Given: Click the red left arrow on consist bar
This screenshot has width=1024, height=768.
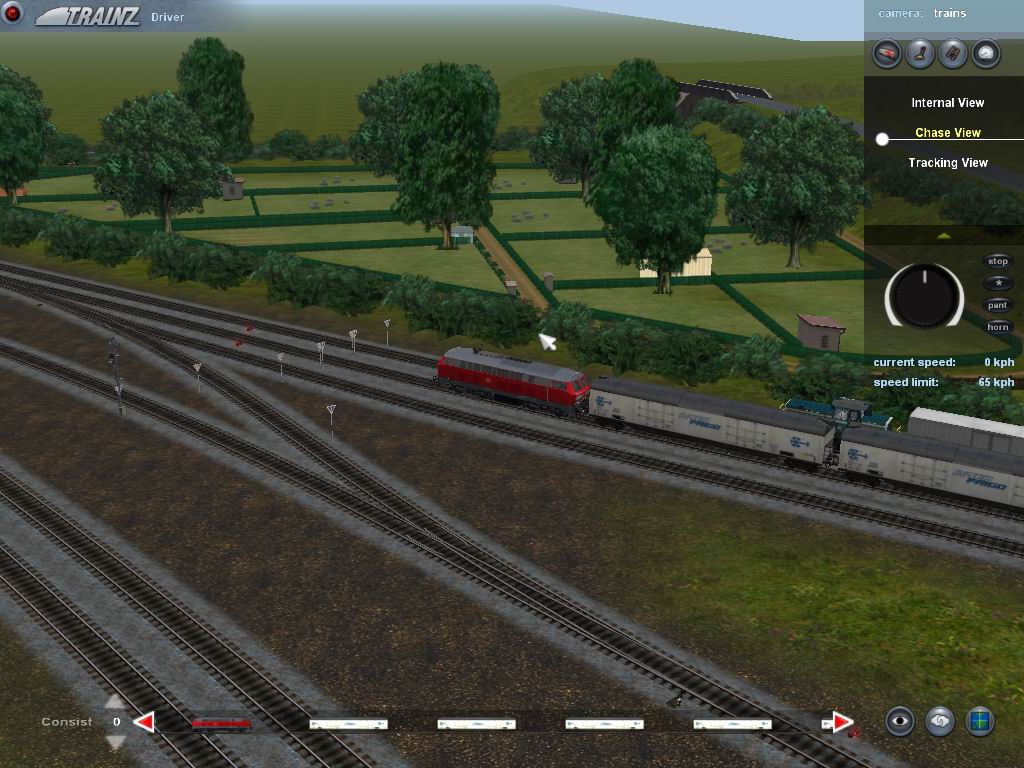Looking at the screenshot, I should point(145,722).
